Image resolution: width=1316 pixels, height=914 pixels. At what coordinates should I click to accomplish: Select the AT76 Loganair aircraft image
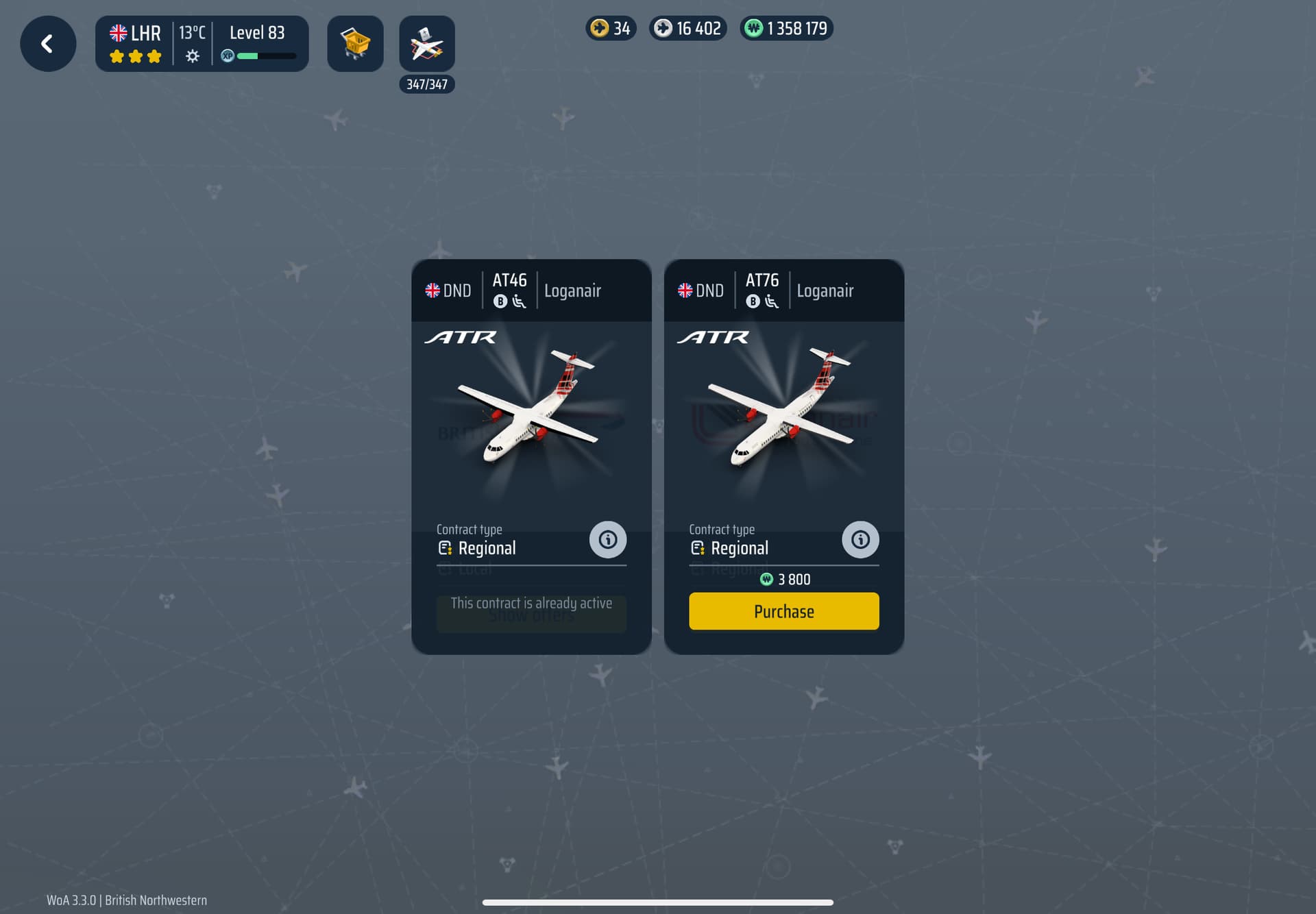point(783,411)
